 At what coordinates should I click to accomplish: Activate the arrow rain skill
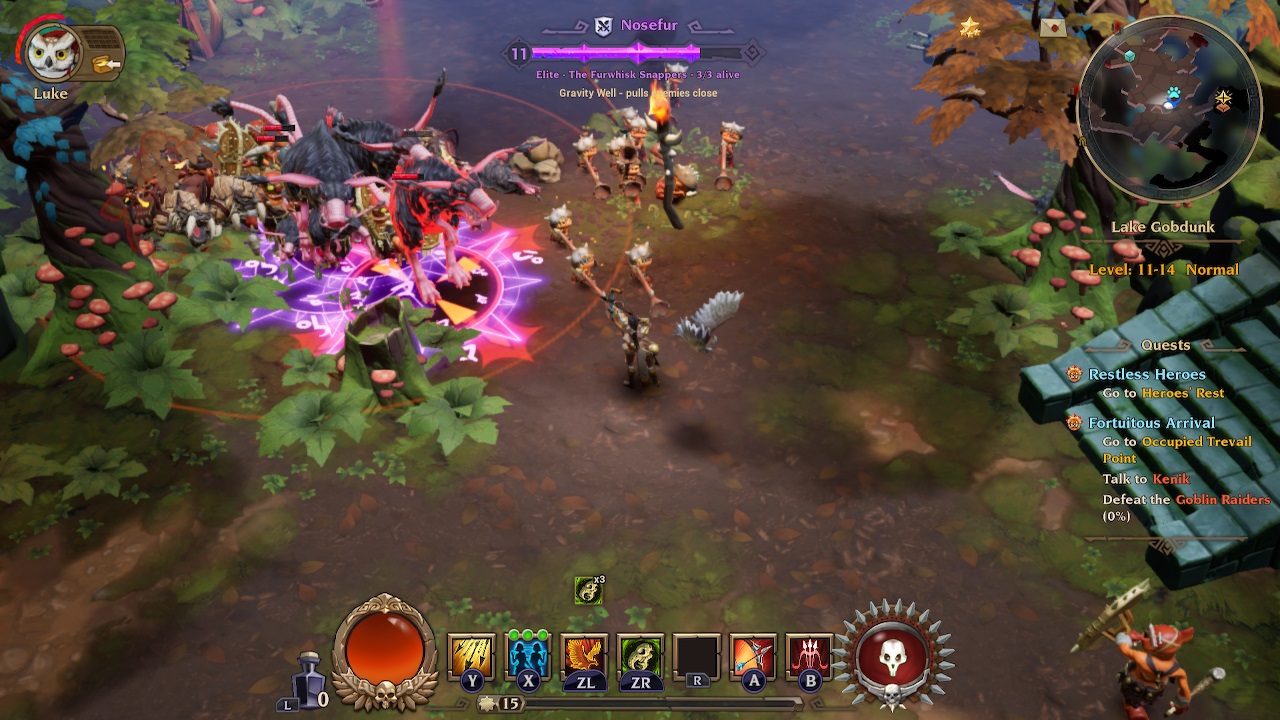(x=470, y=657)
